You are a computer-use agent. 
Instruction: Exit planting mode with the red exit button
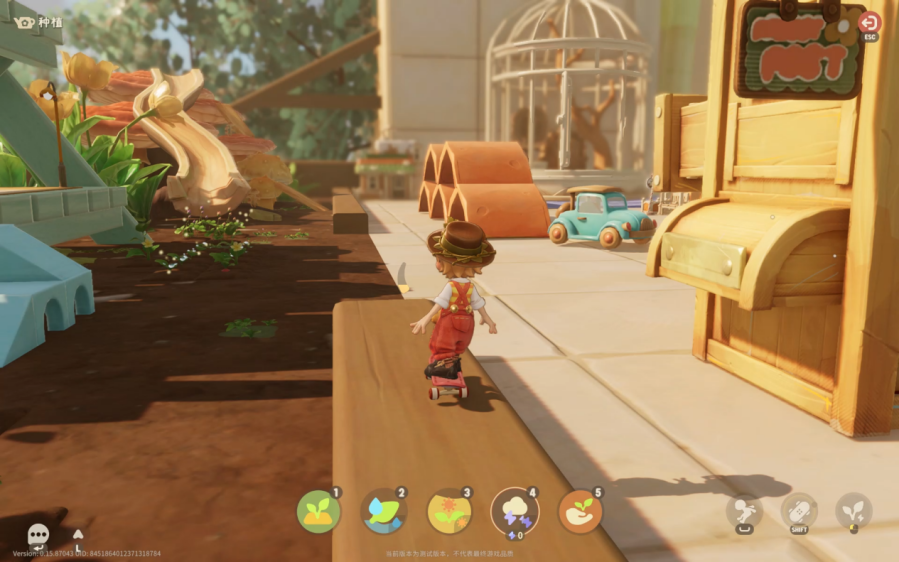869,23
